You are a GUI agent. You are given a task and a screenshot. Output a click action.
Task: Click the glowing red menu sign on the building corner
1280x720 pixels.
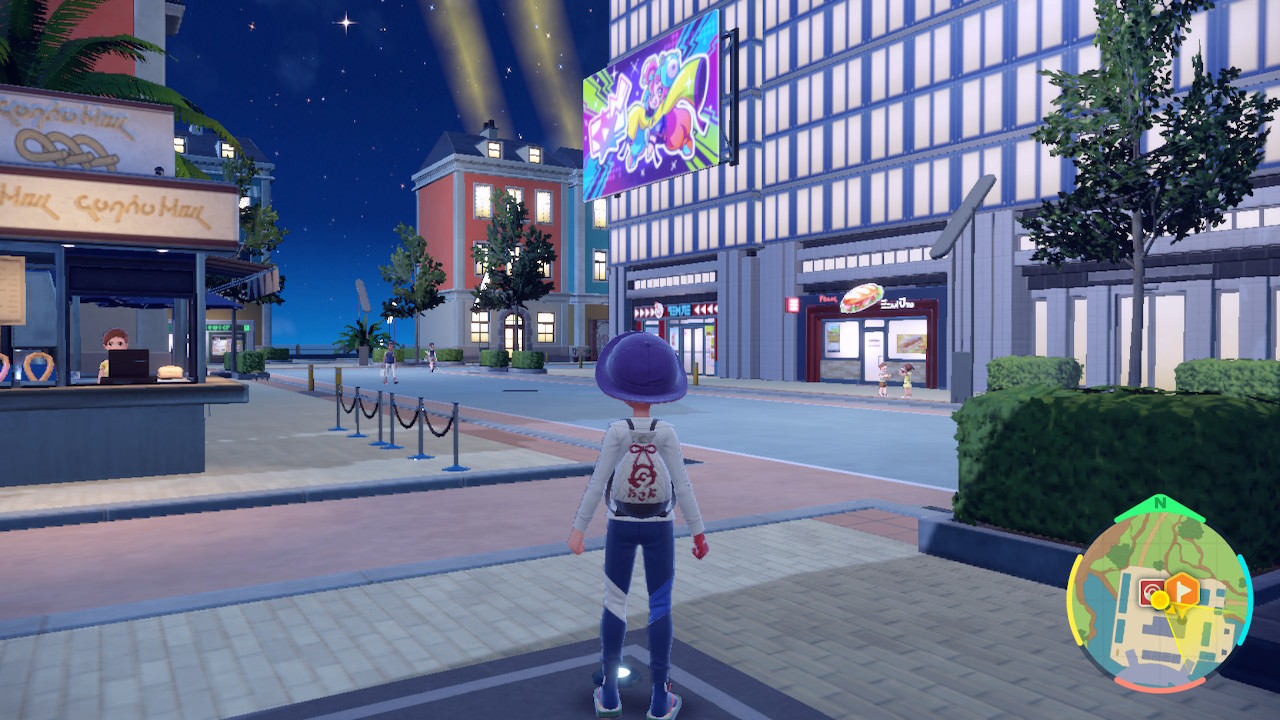click(x=793, y=303)
